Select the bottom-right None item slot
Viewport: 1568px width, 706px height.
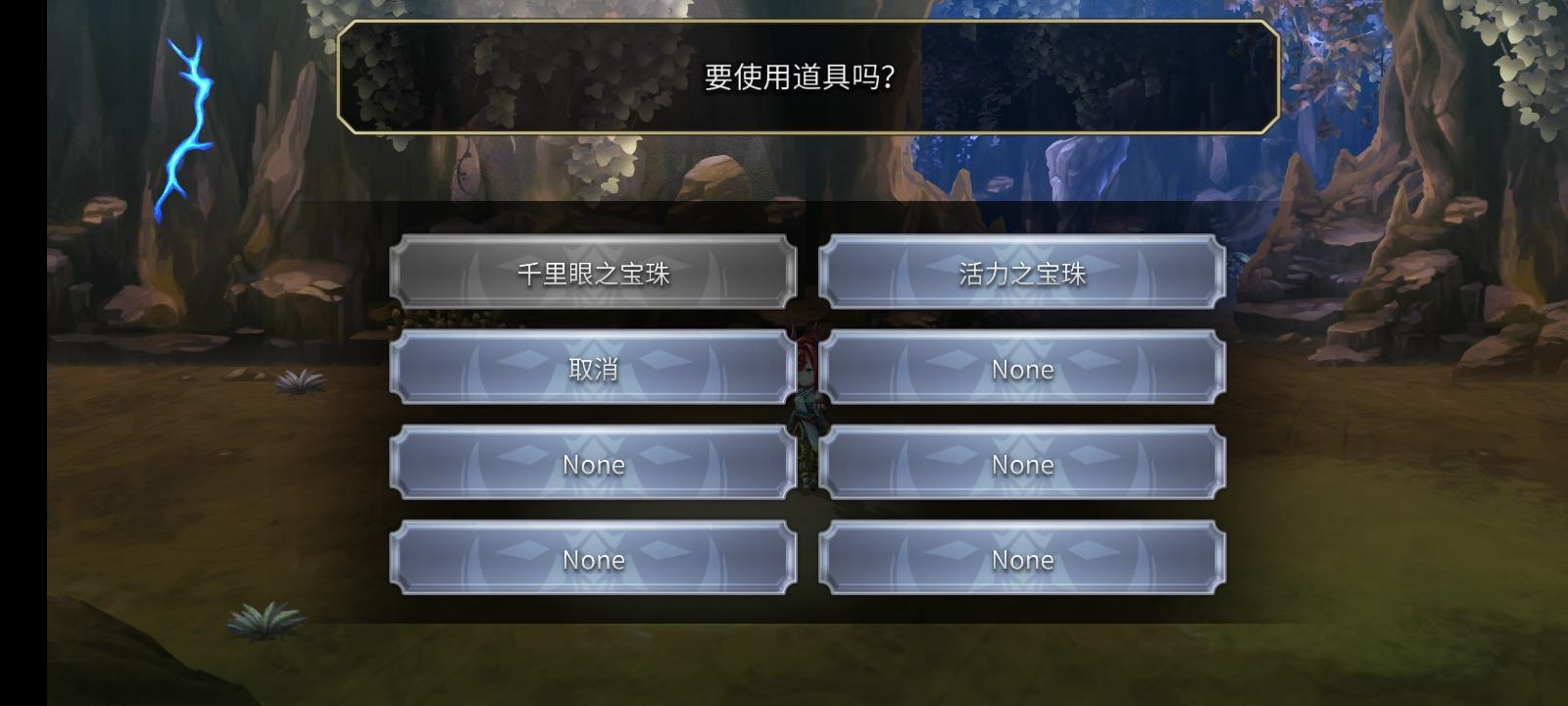click(1020, 559)
